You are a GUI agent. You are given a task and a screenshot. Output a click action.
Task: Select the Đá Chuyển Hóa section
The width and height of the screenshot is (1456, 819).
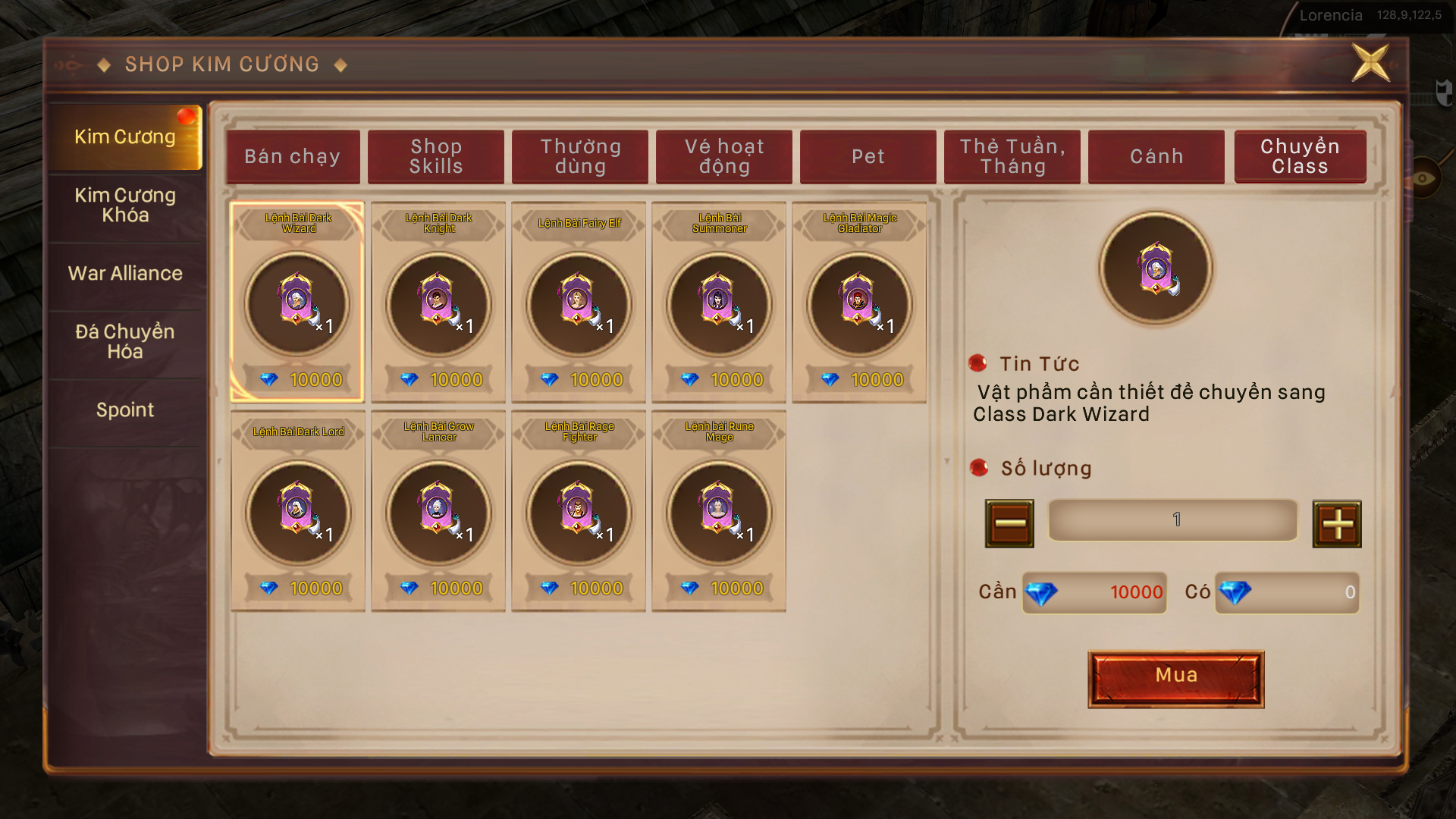125,342
